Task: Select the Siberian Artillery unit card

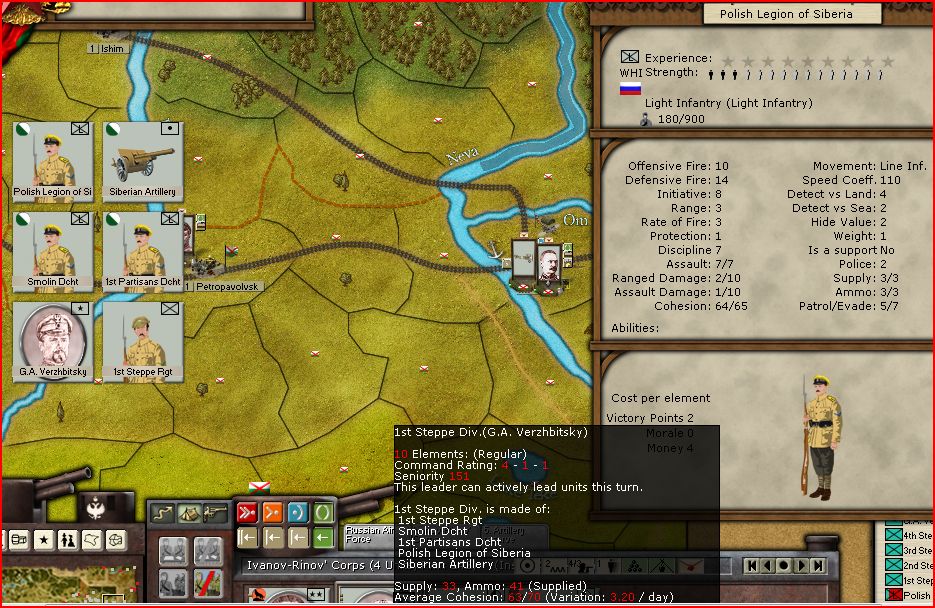Action: click(142, 161)
